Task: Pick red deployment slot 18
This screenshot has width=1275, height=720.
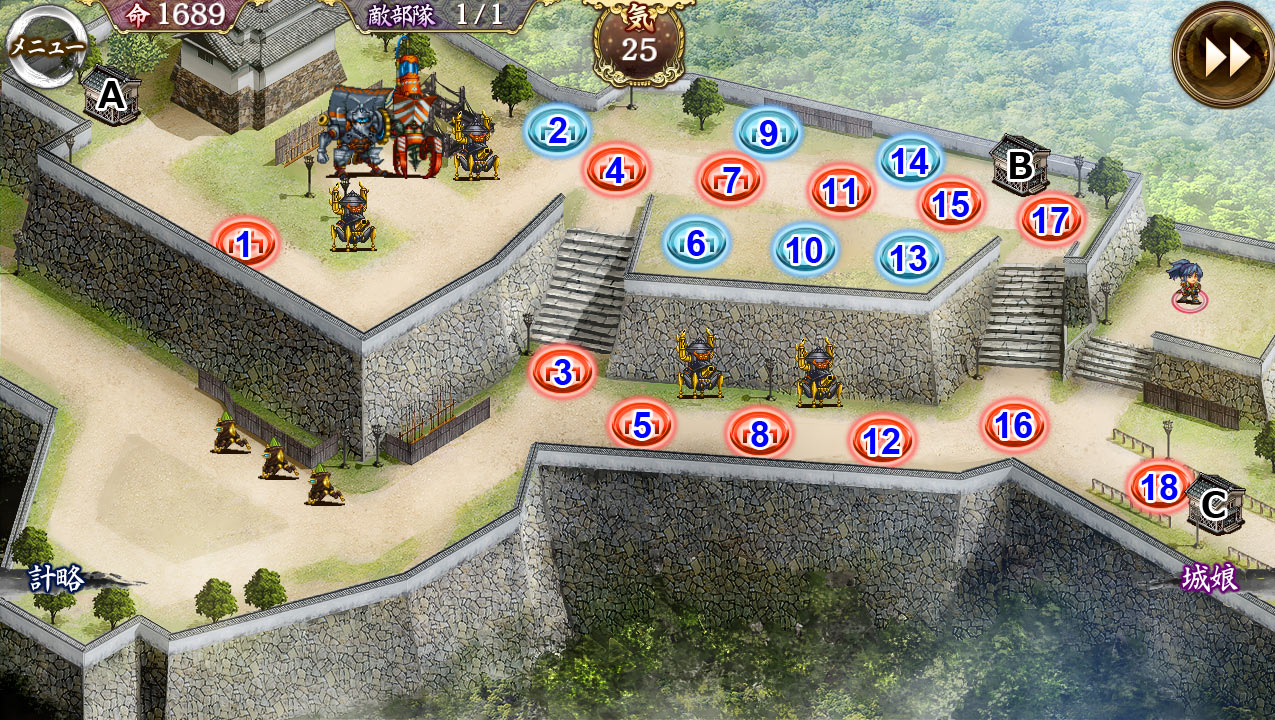Action: tap(1160, 487)
